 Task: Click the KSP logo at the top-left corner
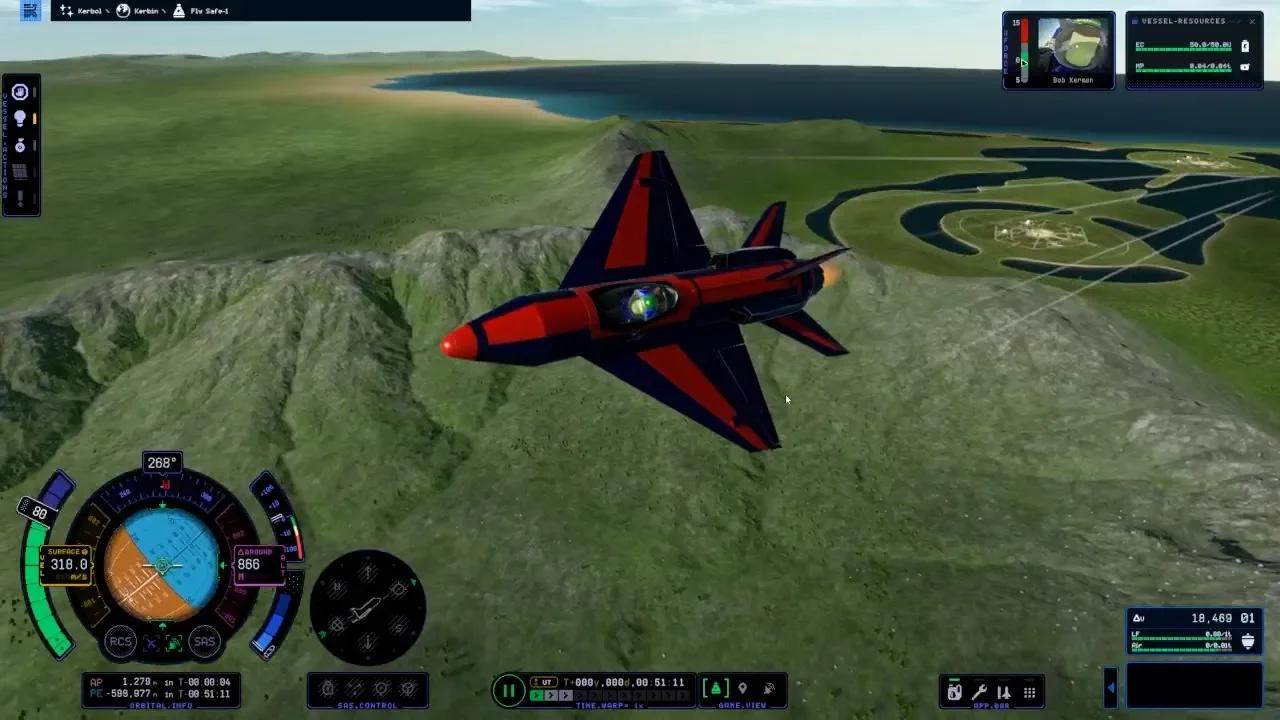click(31, 10)
